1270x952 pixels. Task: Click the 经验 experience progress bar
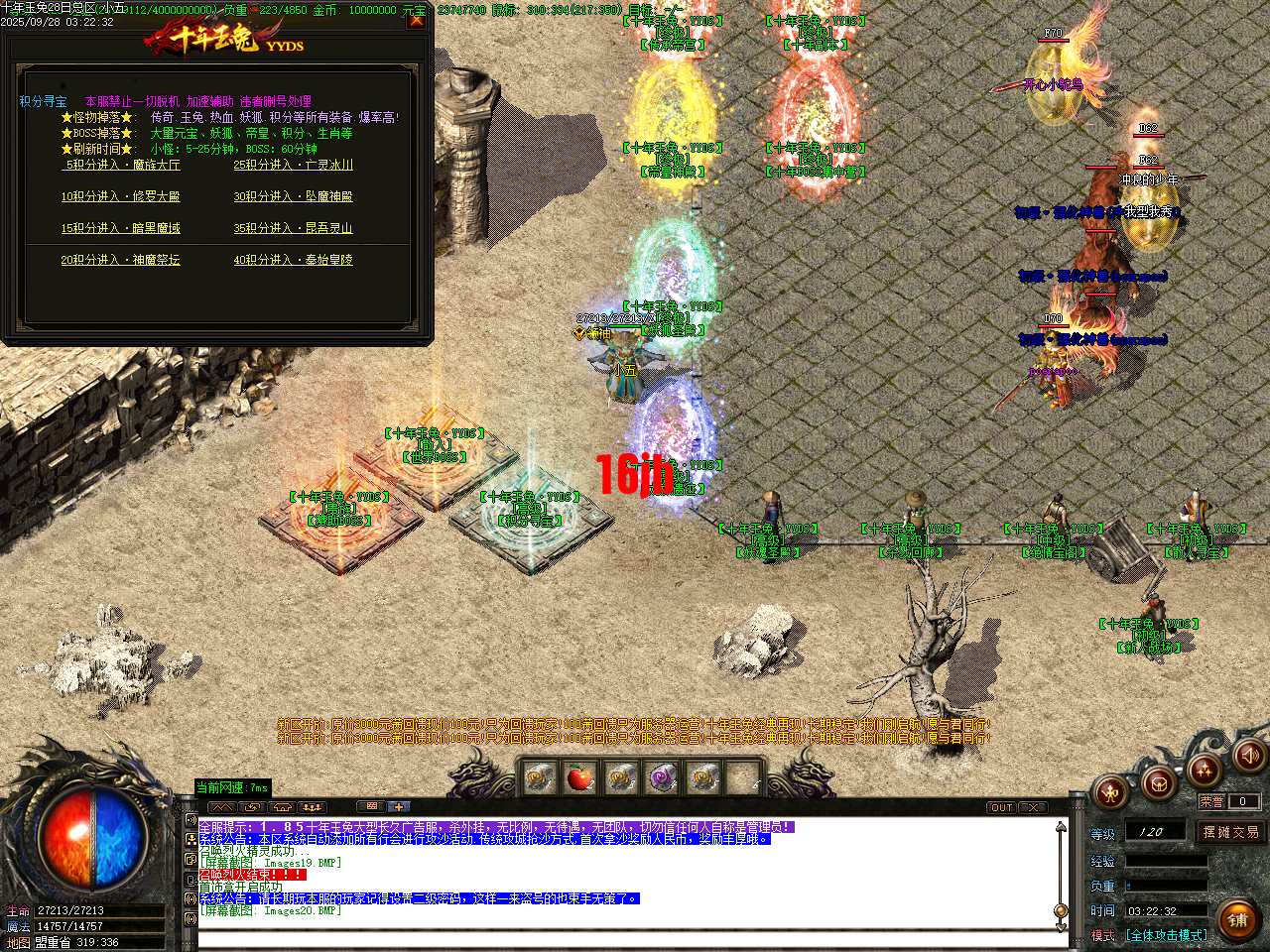[x=1168, y=861]
